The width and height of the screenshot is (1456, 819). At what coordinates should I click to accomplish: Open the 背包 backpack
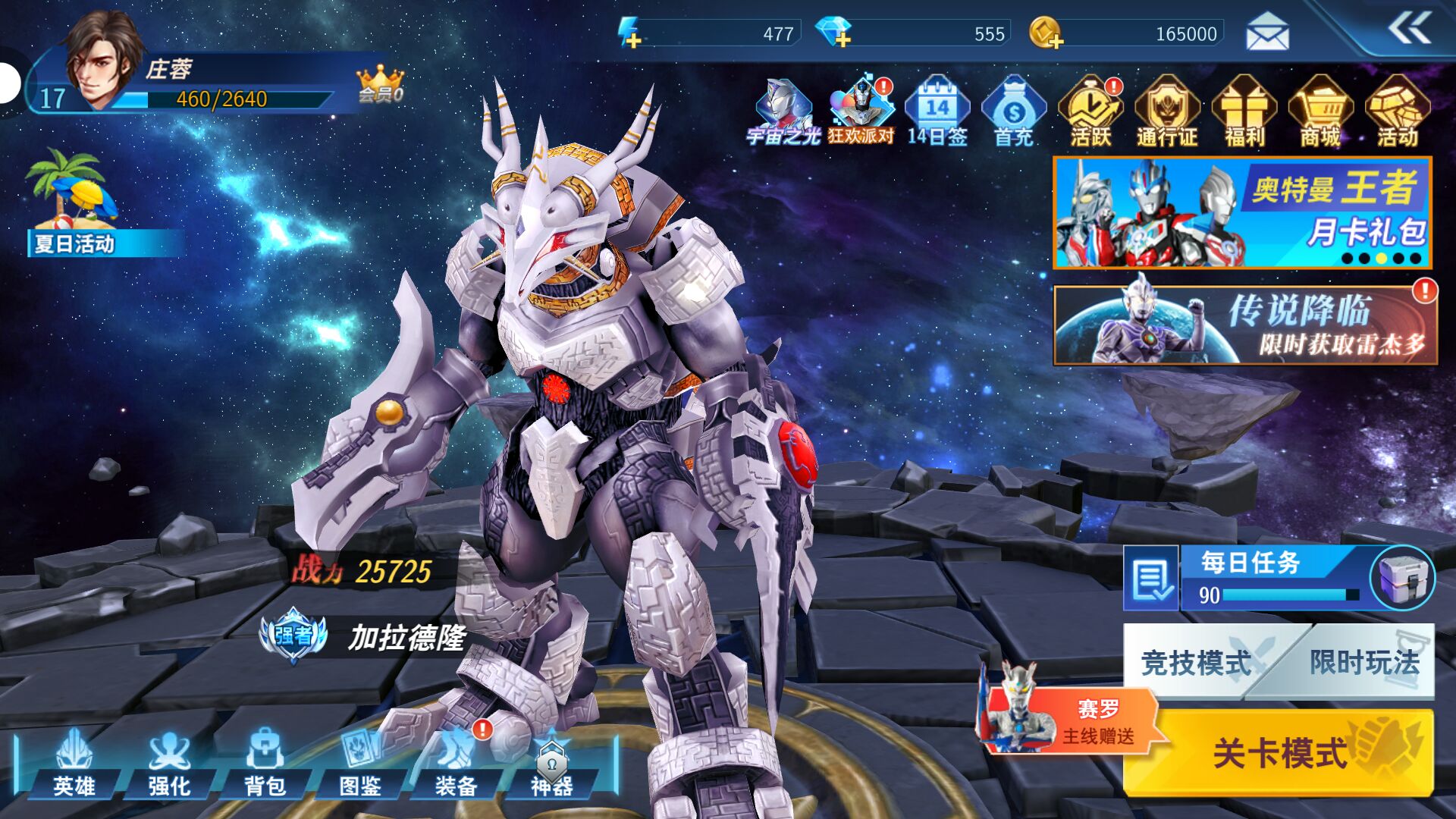pos(265,764)
